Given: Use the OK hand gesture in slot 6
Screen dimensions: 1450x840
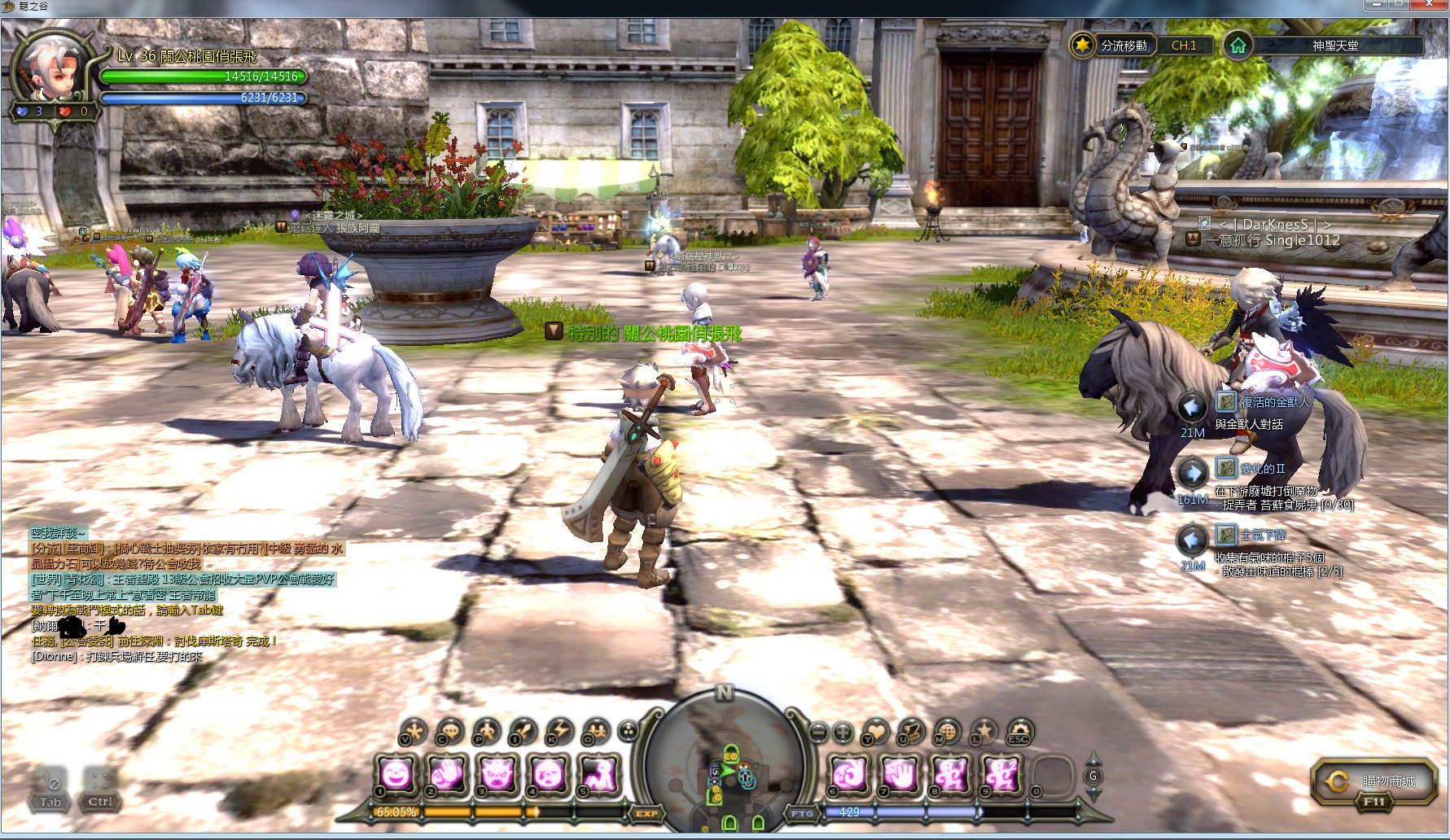Looking at the screenshot, I should coord(848,772).
